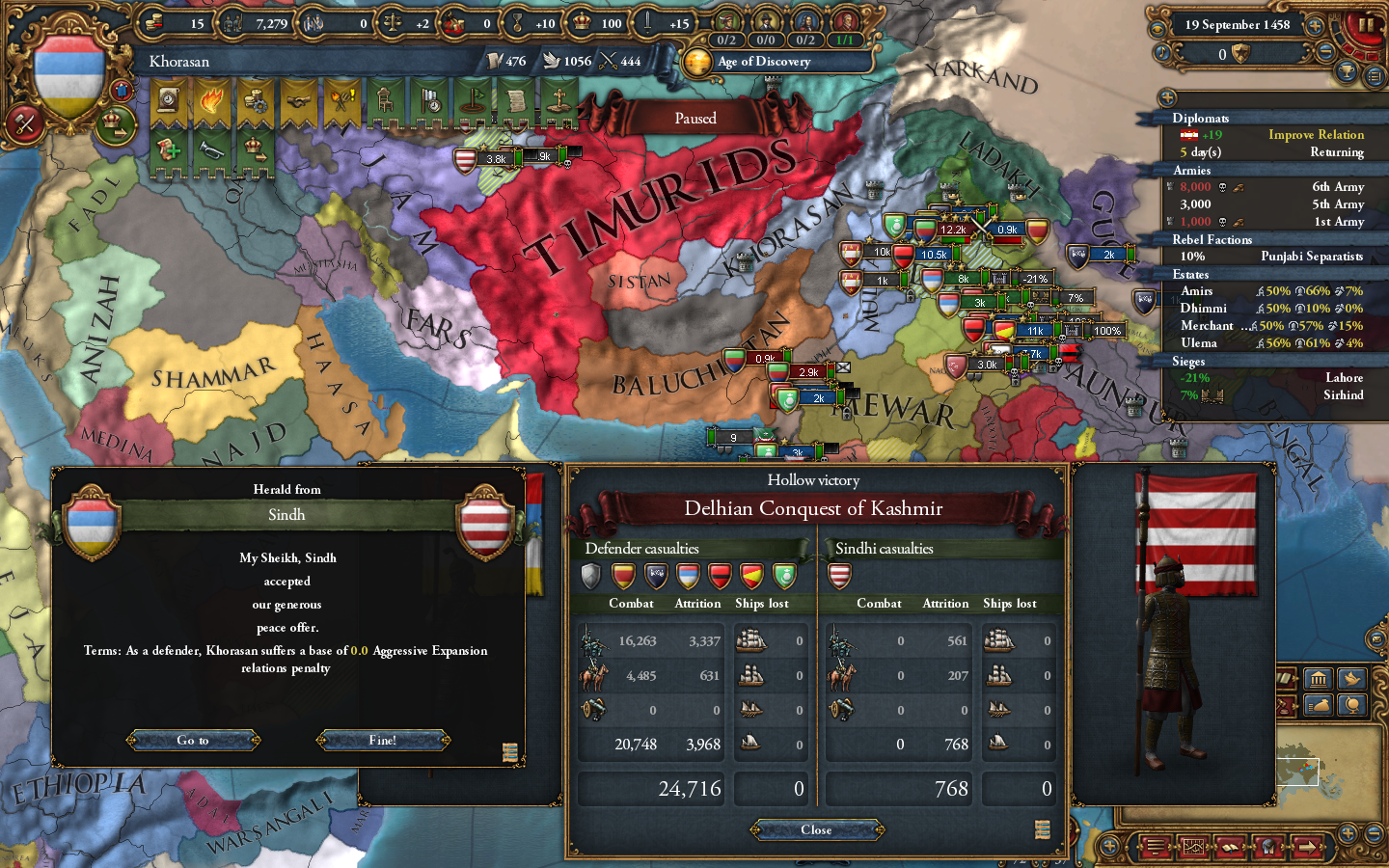Accept the Sindh peace herald with Fine!
Image resolution: width=1389 pixels, height=868 pixels.
(x=382, y=740)
